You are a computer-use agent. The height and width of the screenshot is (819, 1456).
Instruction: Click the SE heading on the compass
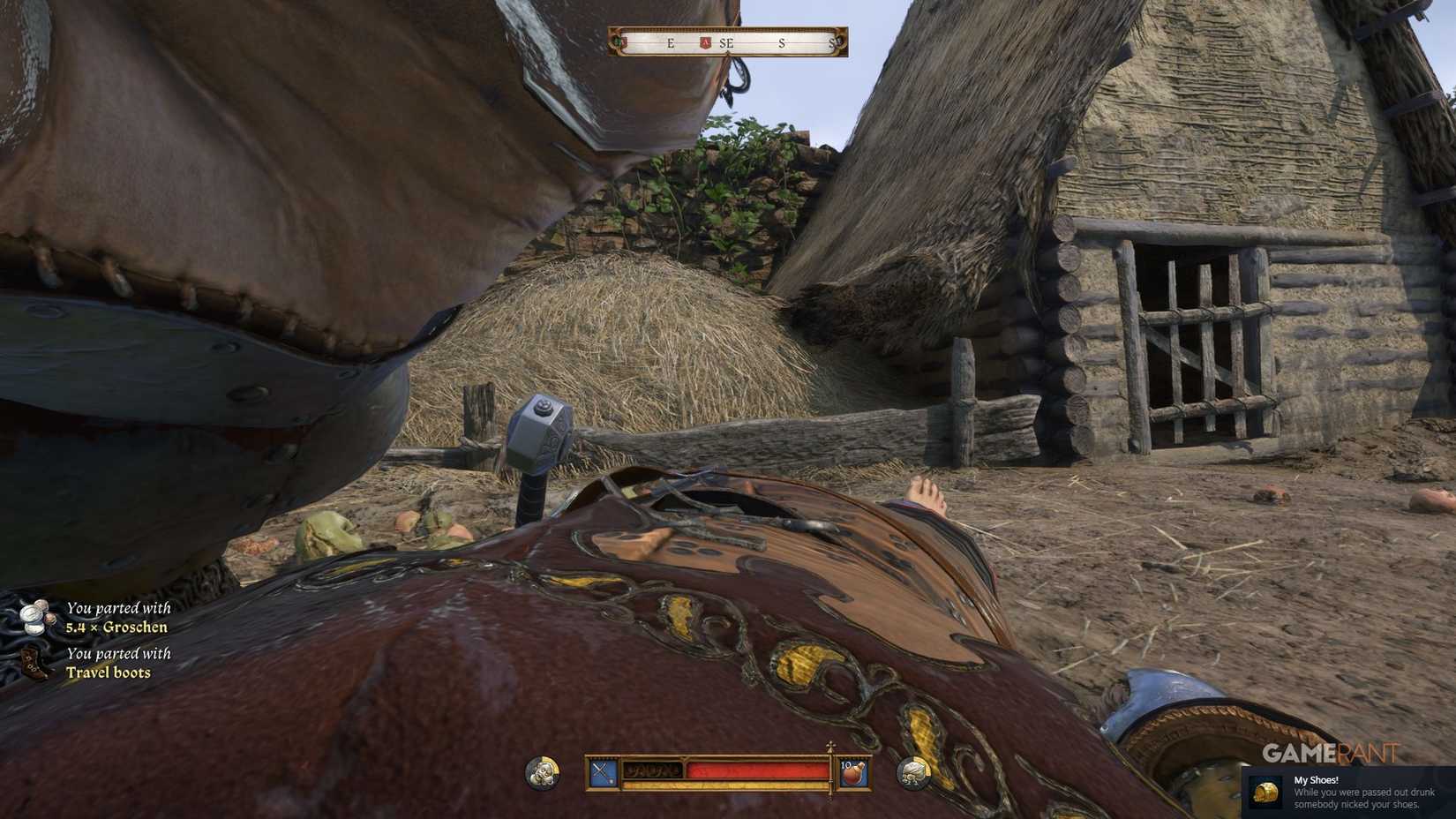(x=726, y=42)
